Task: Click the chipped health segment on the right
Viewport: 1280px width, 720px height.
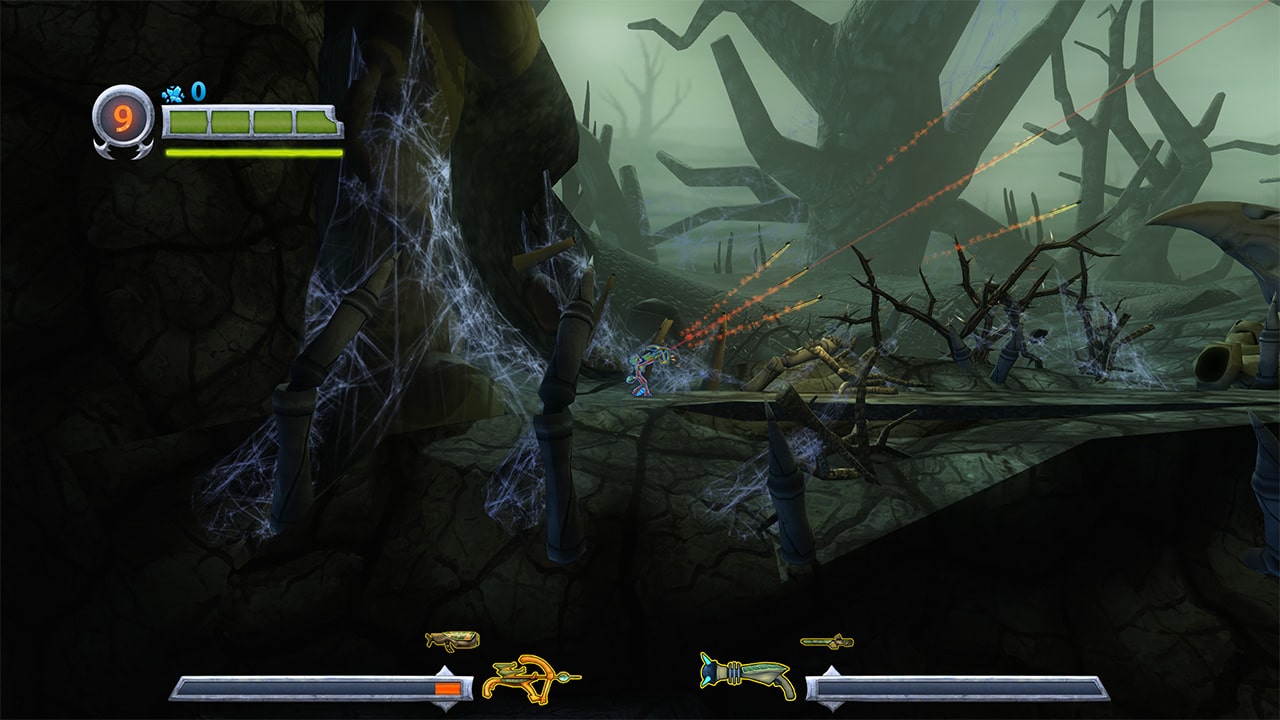Action: (320, 124)
